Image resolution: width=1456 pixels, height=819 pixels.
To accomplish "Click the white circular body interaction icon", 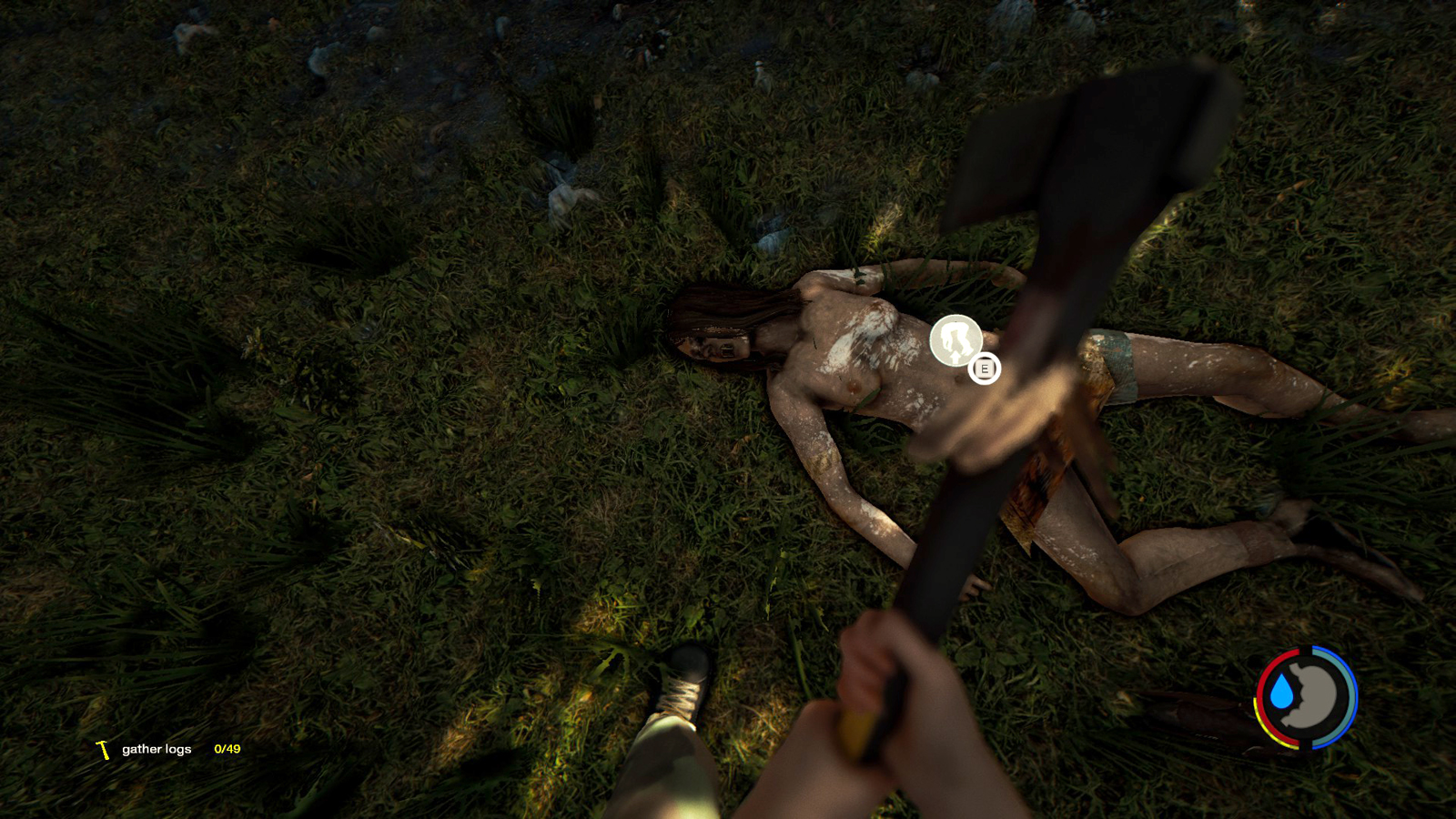I will pyautogui.click(x=955, y=340).
